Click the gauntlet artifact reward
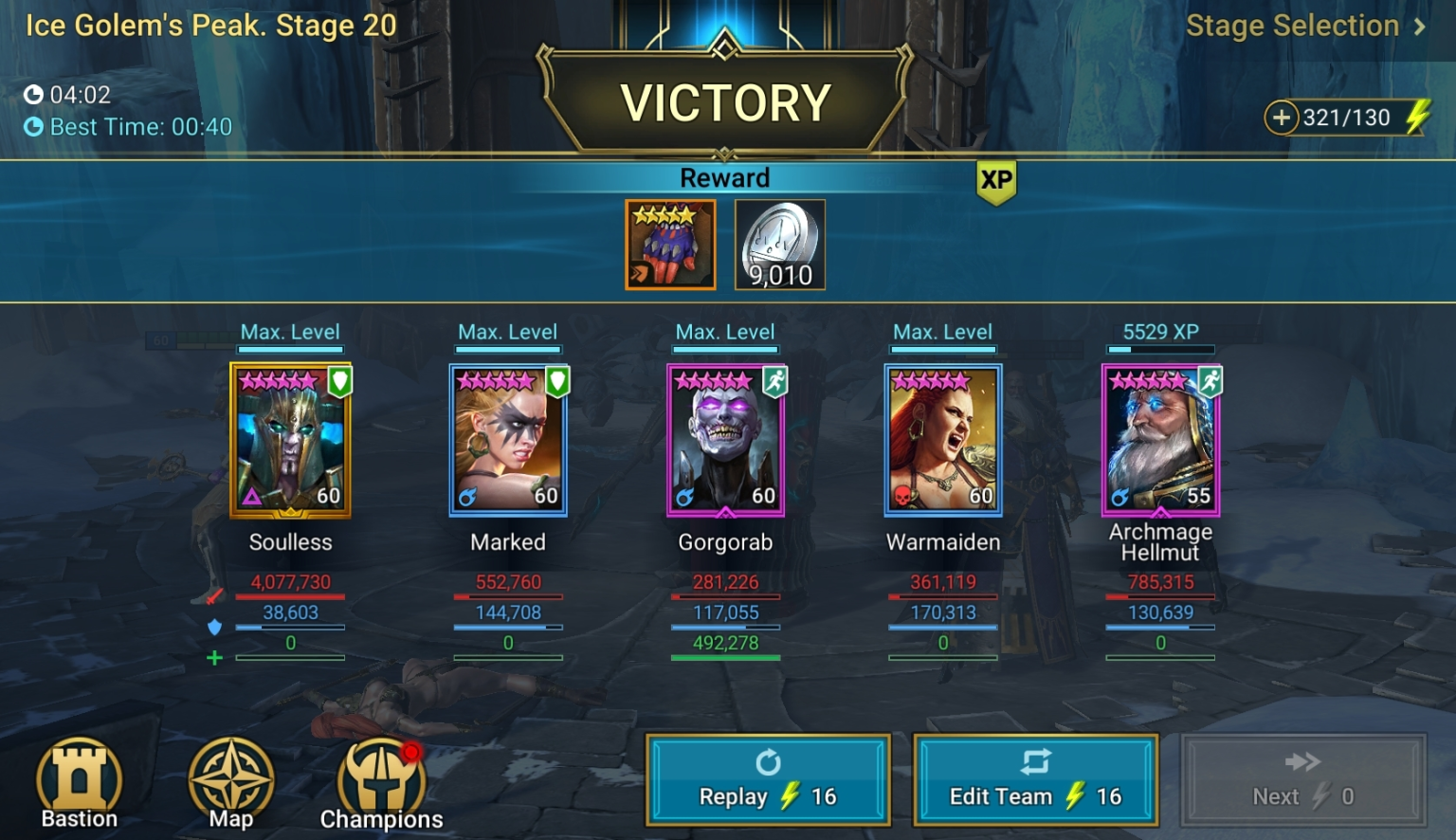The width and height of the screenshot is (1456, 840). [670, 244]
